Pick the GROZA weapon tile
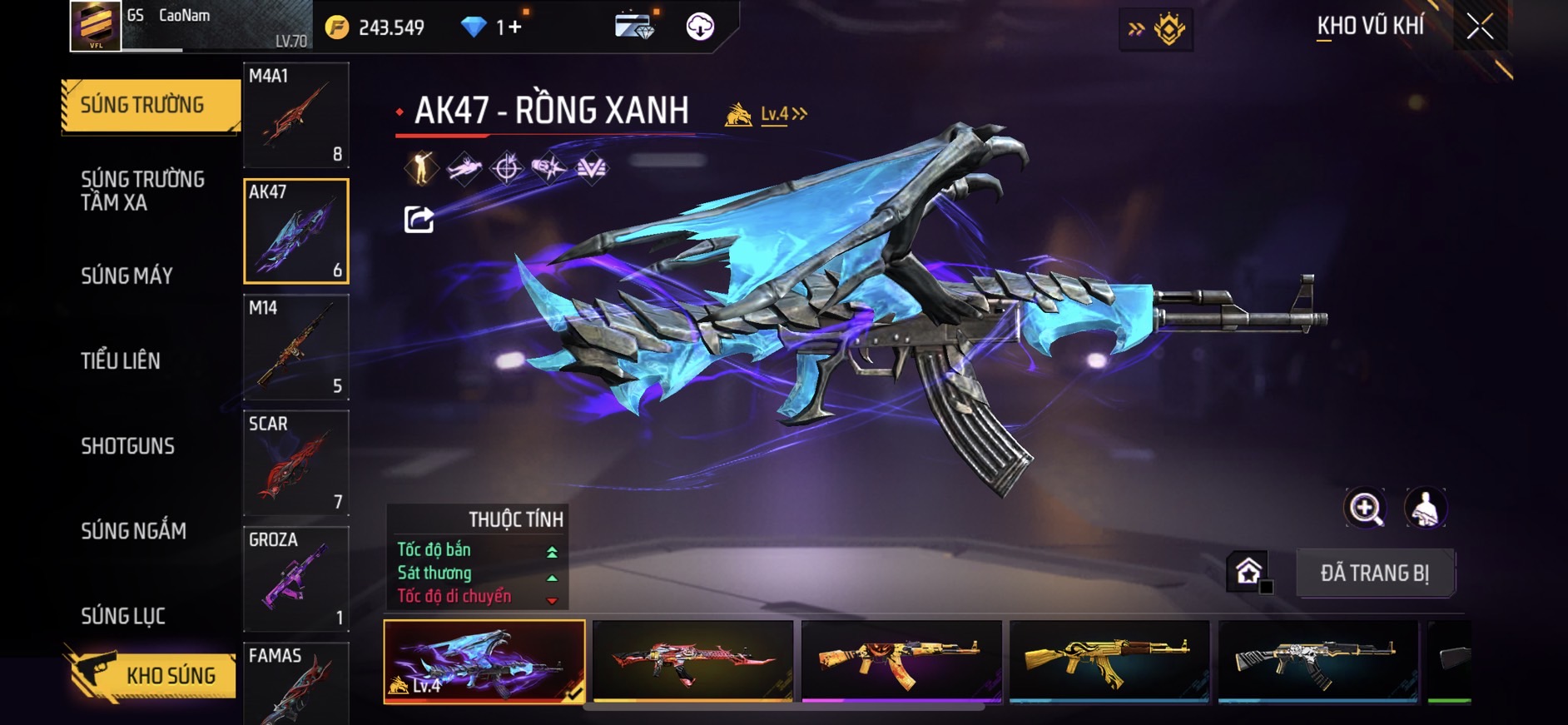1568x725 pixels. [x=295, y=579]
